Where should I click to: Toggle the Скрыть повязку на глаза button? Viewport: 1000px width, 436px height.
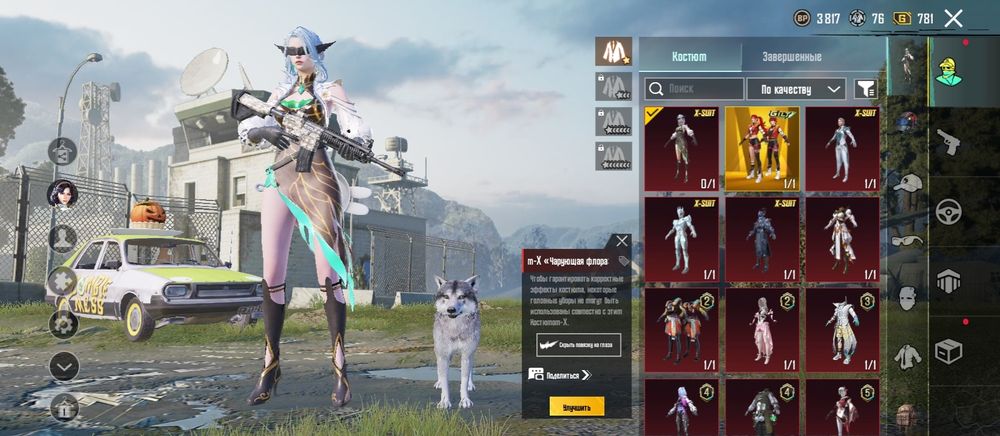(x=576, y=344)
